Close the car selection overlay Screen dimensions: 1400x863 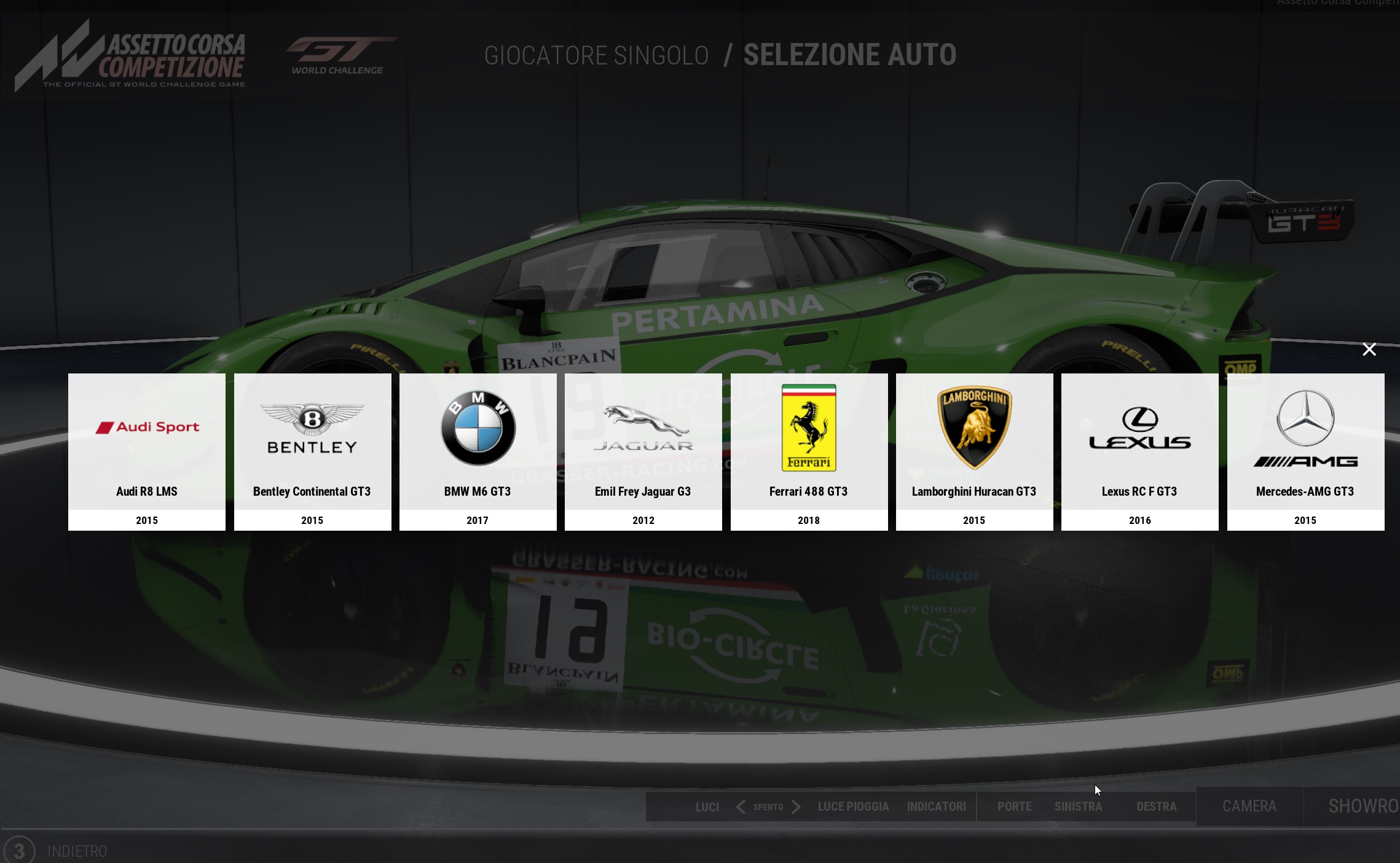click(x=1369, y=349)
